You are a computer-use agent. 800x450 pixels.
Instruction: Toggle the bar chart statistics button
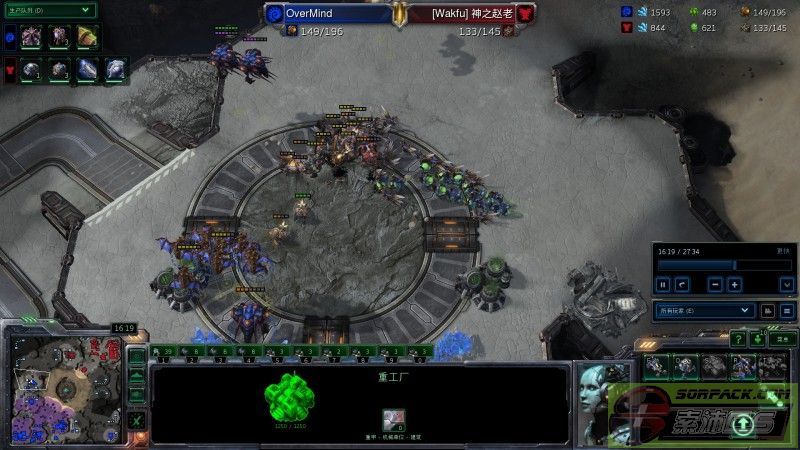769,311
